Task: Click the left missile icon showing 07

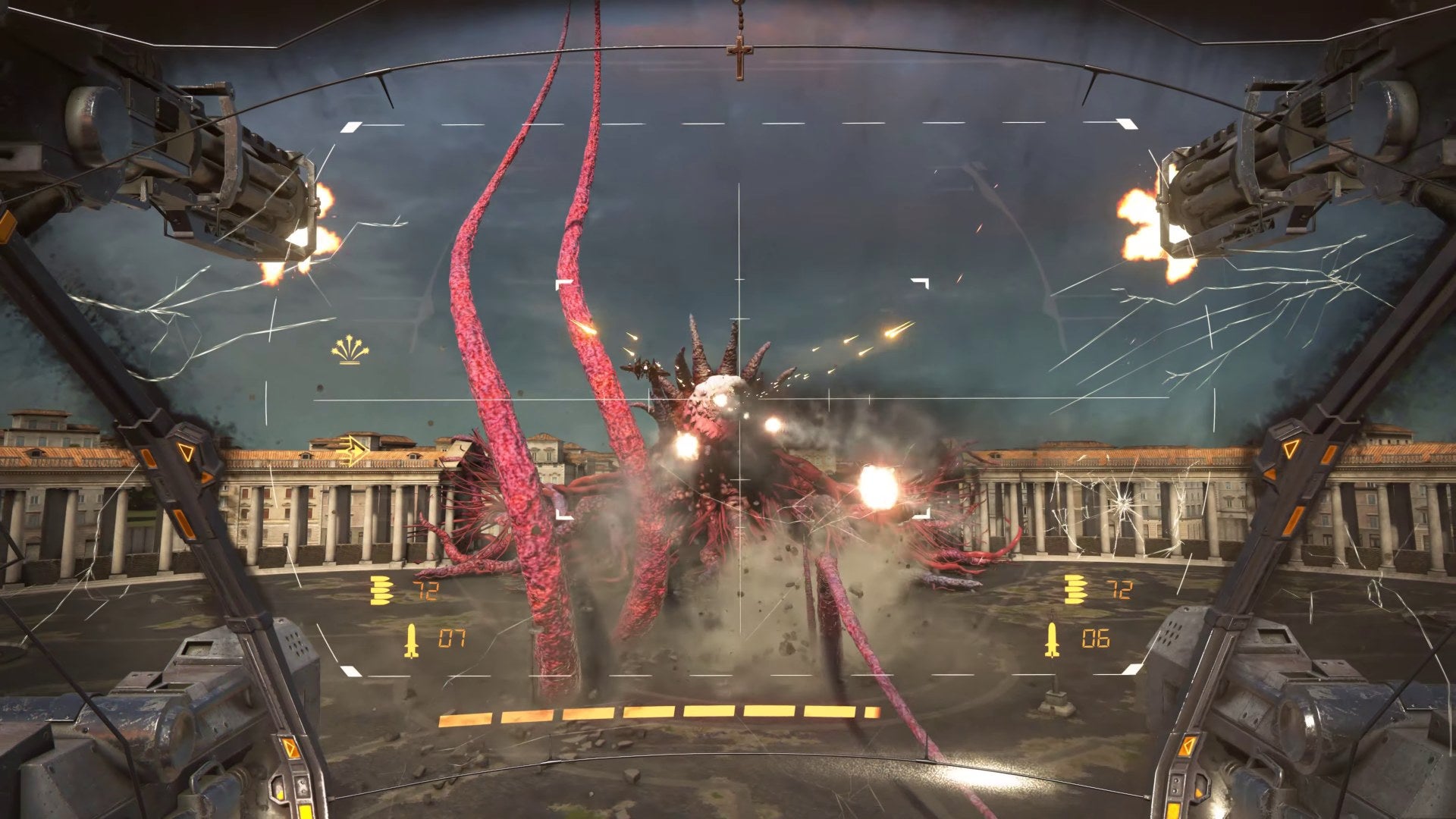Action: pos(412,639)
